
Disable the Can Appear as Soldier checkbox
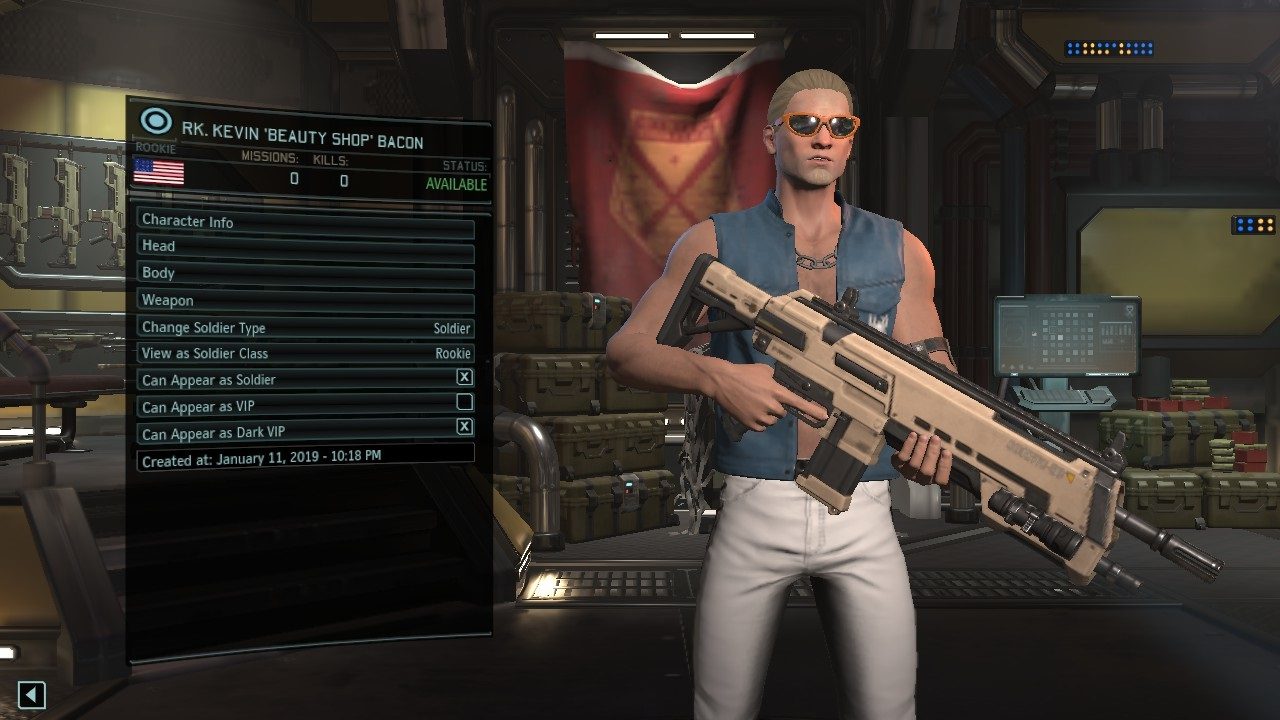click(x=465, y=379)
